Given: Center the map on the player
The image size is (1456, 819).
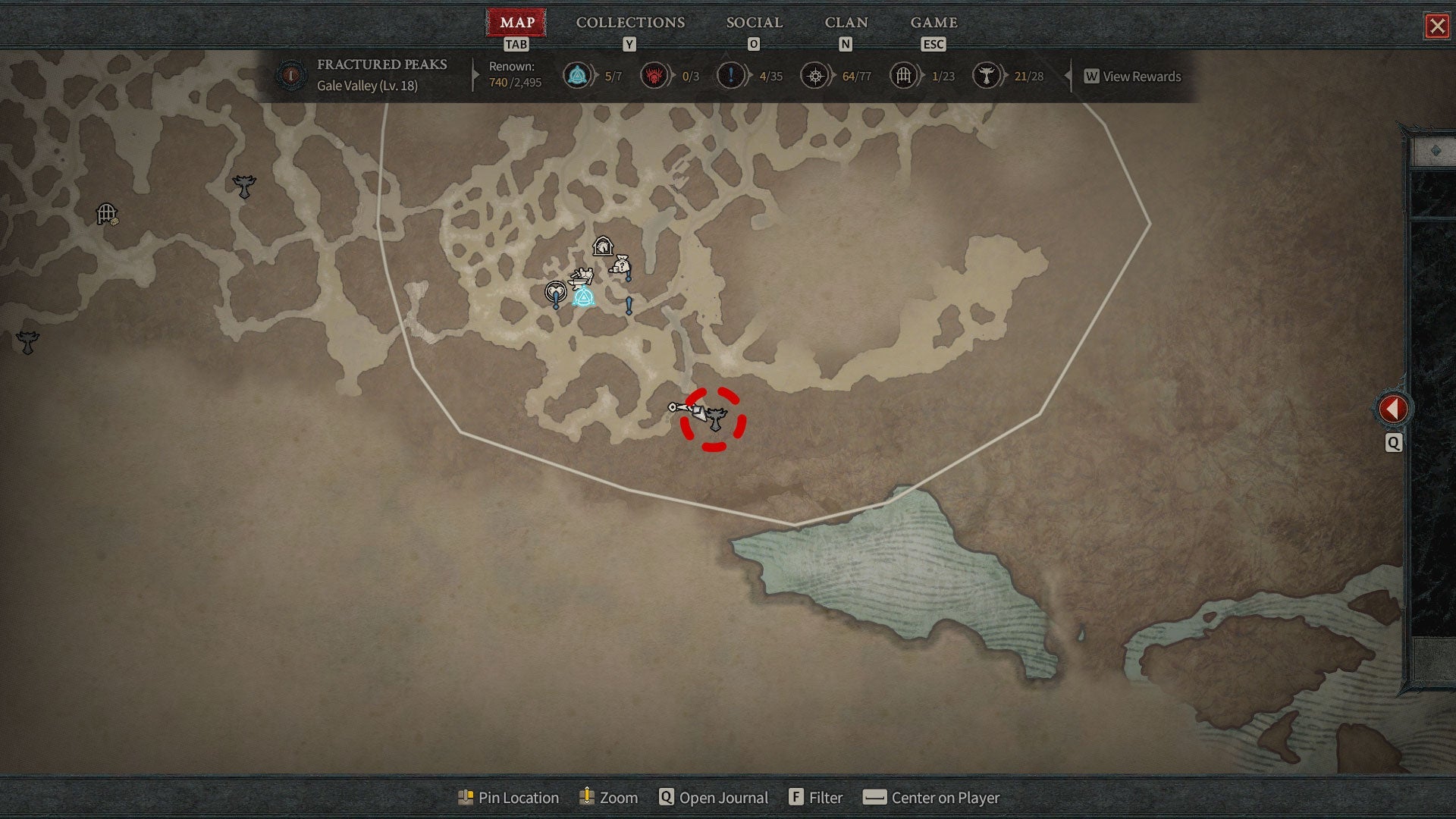Looking at the screenshot, I should [x=932, y=798].
